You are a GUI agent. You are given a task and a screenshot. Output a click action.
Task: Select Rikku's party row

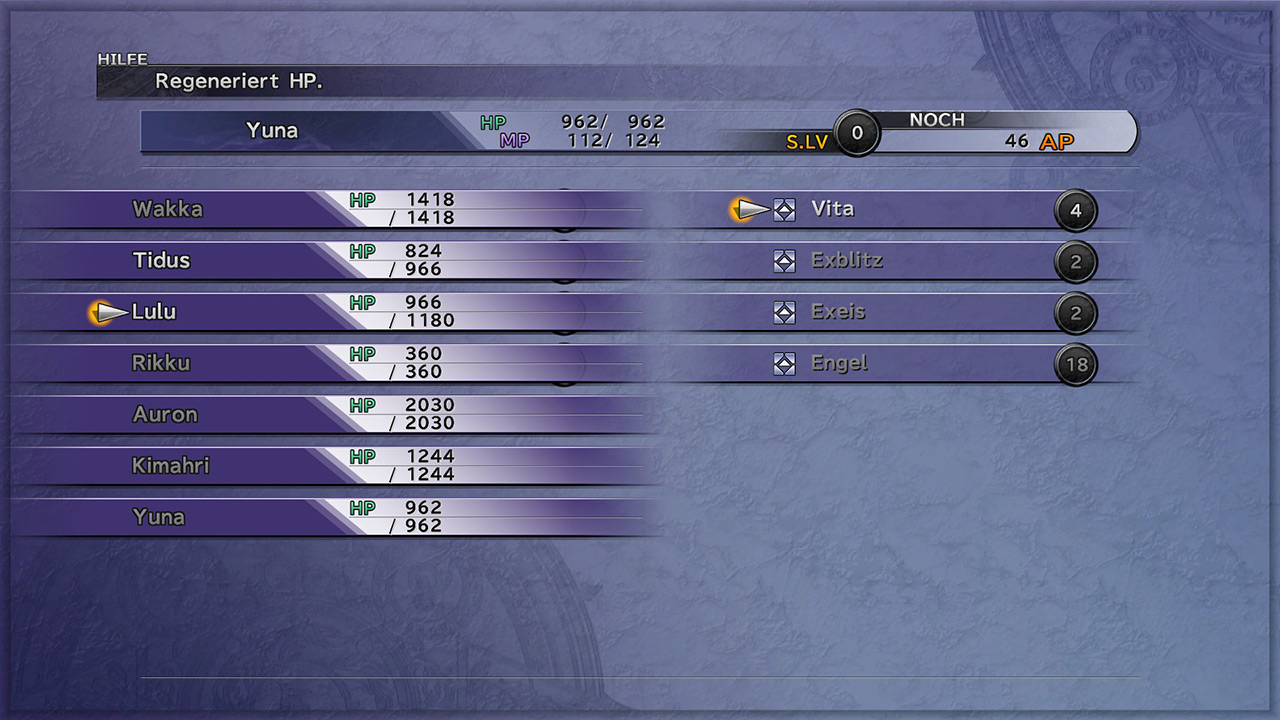tap(161, 363)
